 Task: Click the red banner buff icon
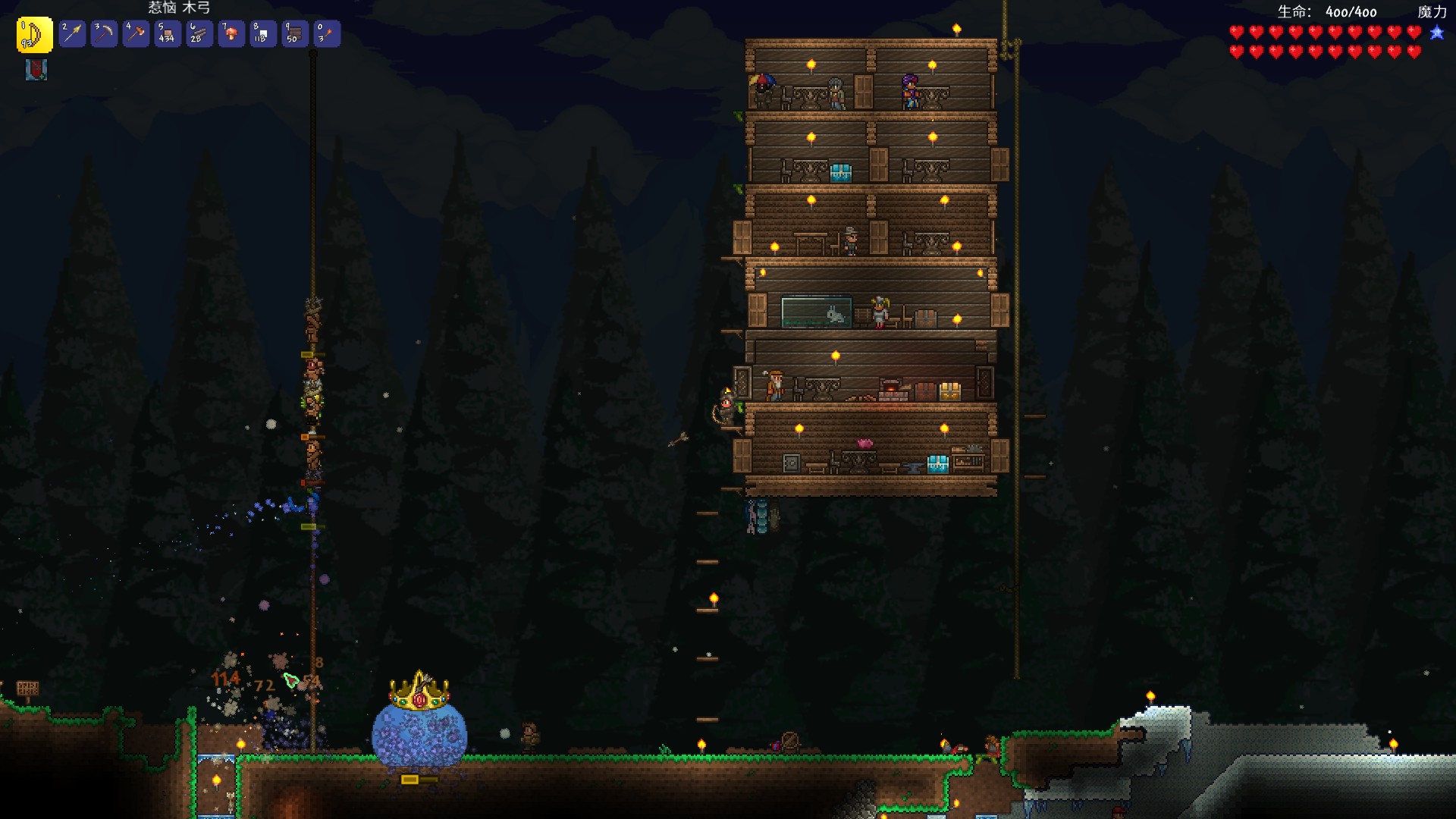(x=36, y=70)
